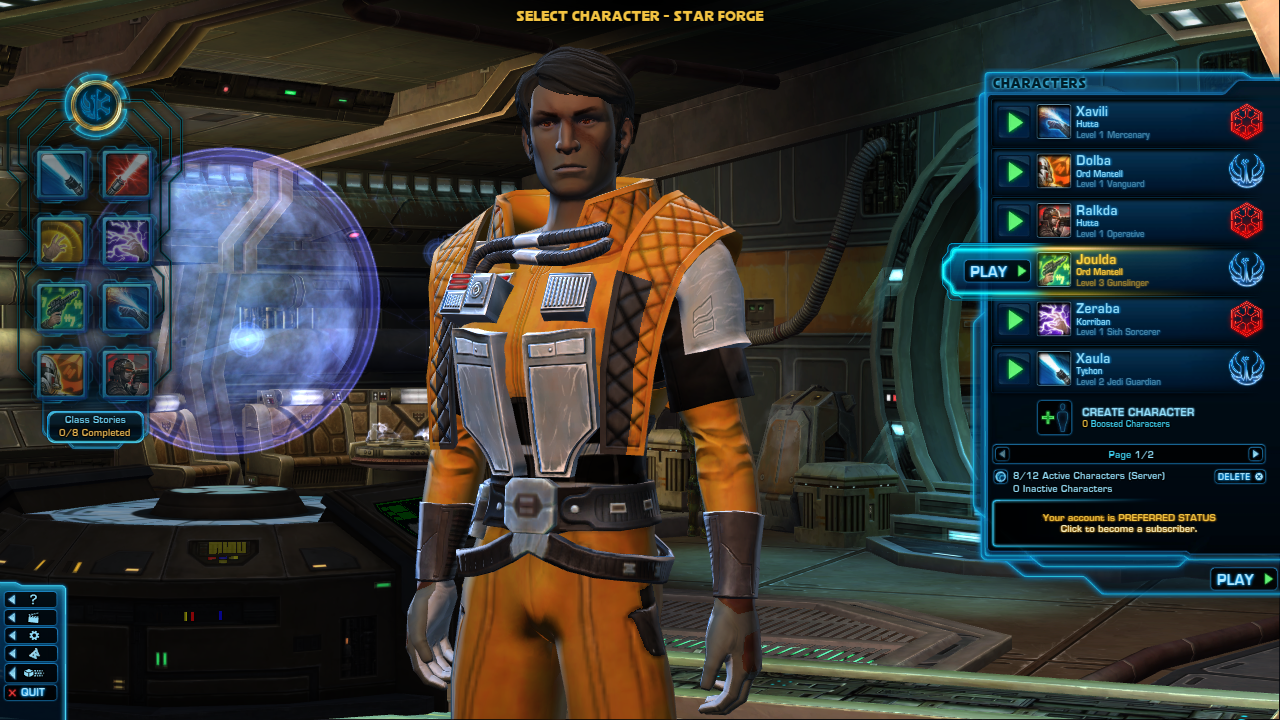Image resolution: width=1280 pixels, height=720 pixels.
Task: Click the Preferred Status subscriber notice
Action: pyautogui.click(x=1128, y=523)
